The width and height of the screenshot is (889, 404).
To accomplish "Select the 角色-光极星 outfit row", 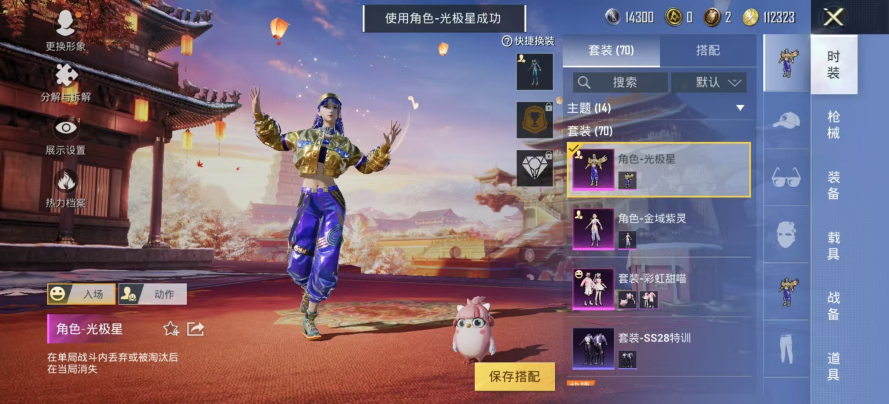I will (659, 169).
